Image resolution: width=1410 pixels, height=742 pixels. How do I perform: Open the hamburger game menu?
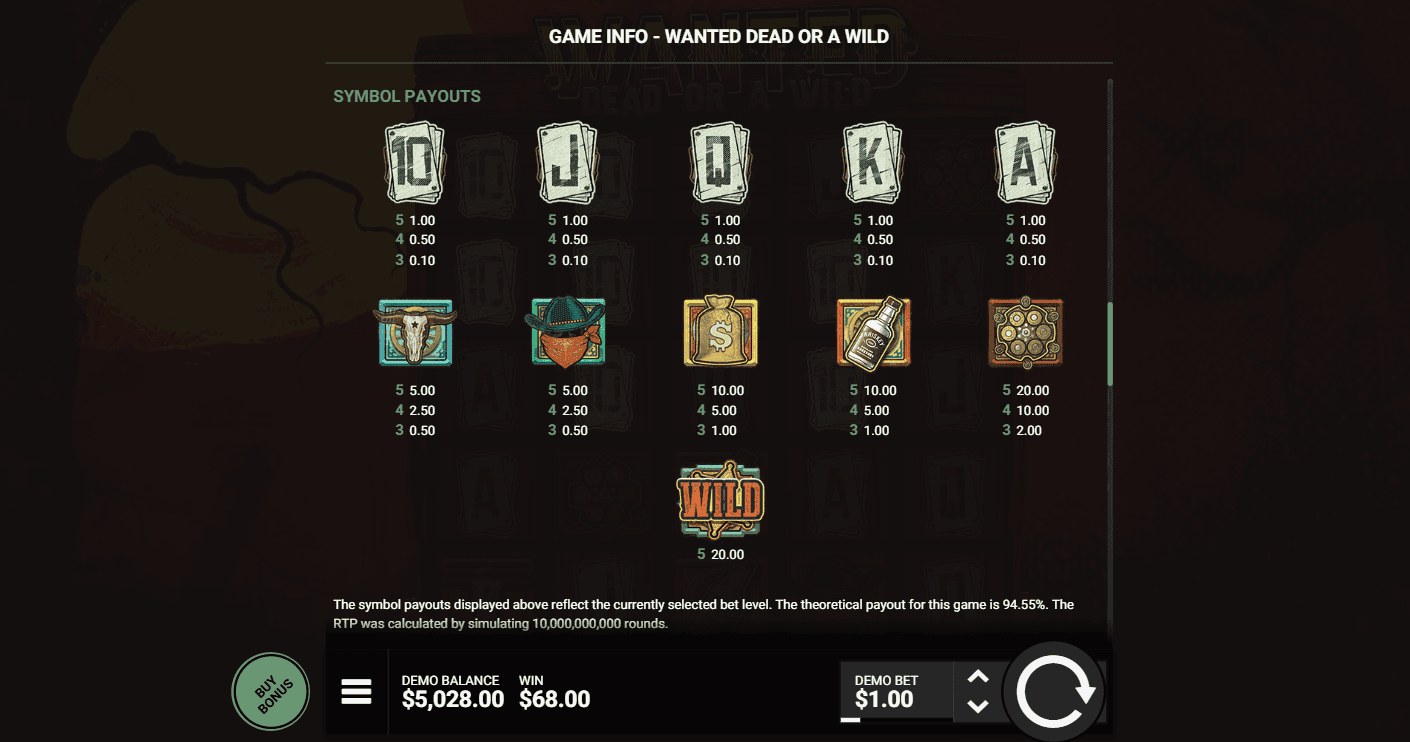pyautogui.click(x=357, y=690)
